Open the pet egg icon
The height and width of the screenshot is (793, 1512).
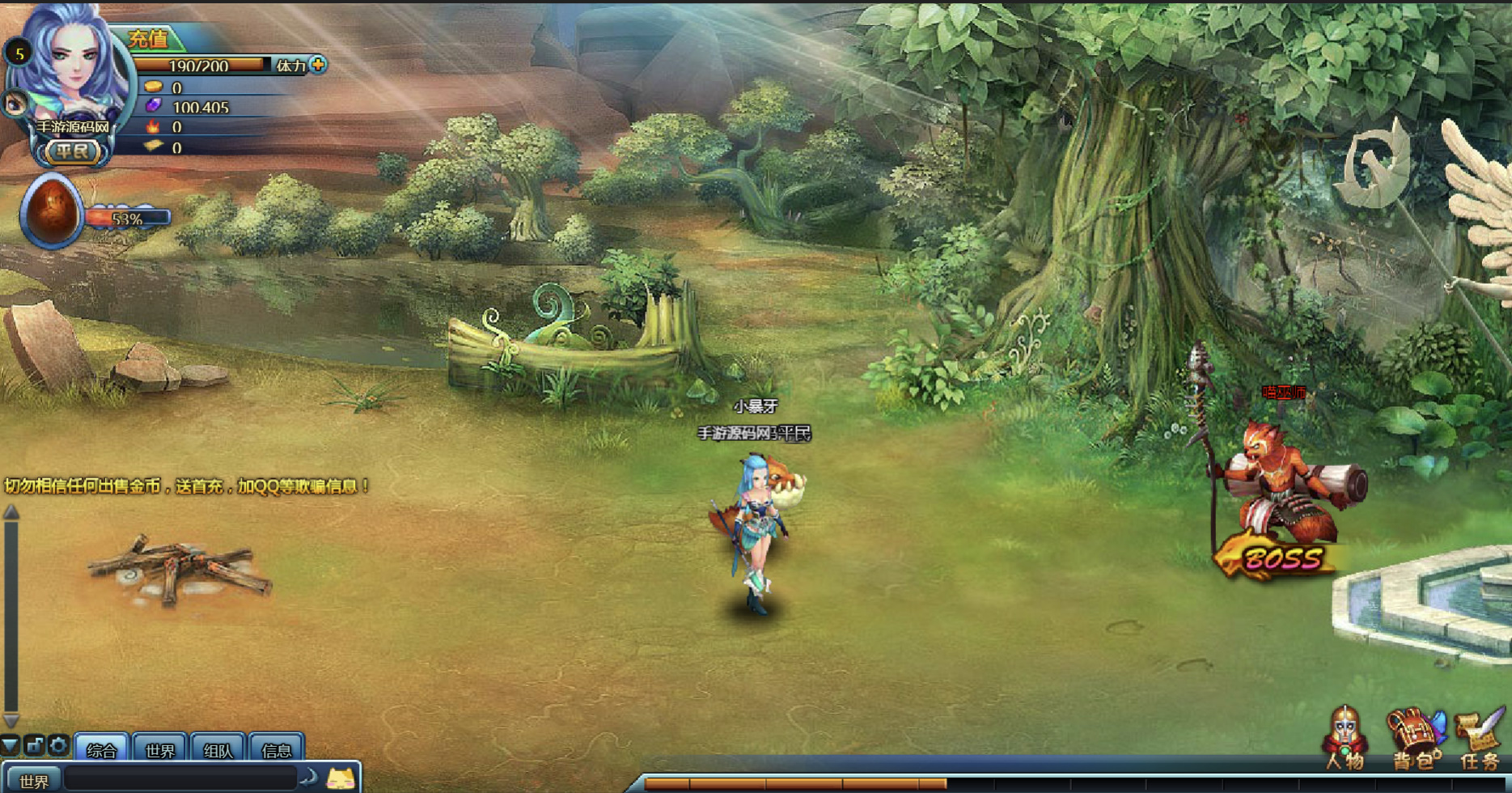pyautogui.click(x=52, y=212)
